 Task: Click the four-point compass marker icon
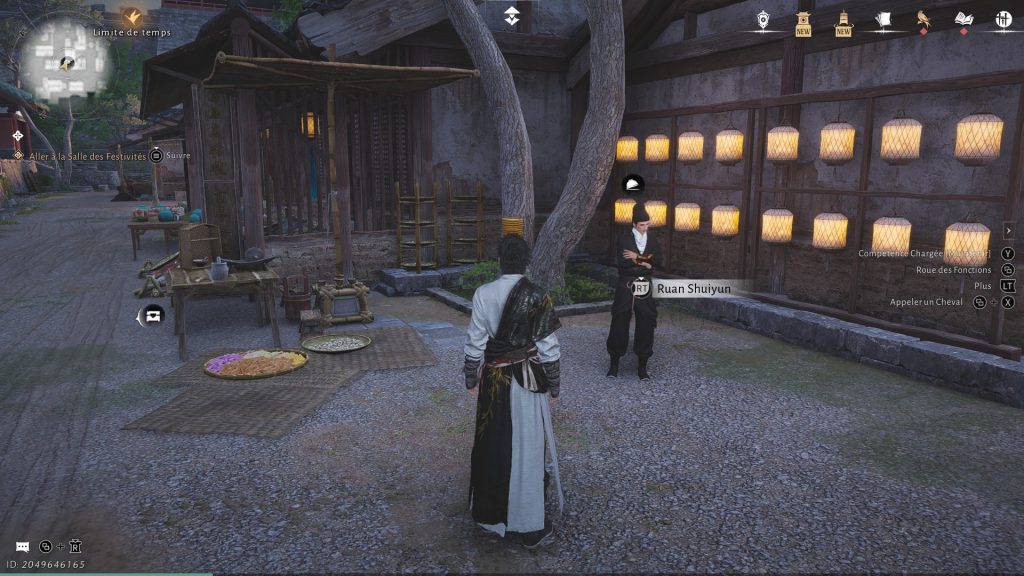17,135
